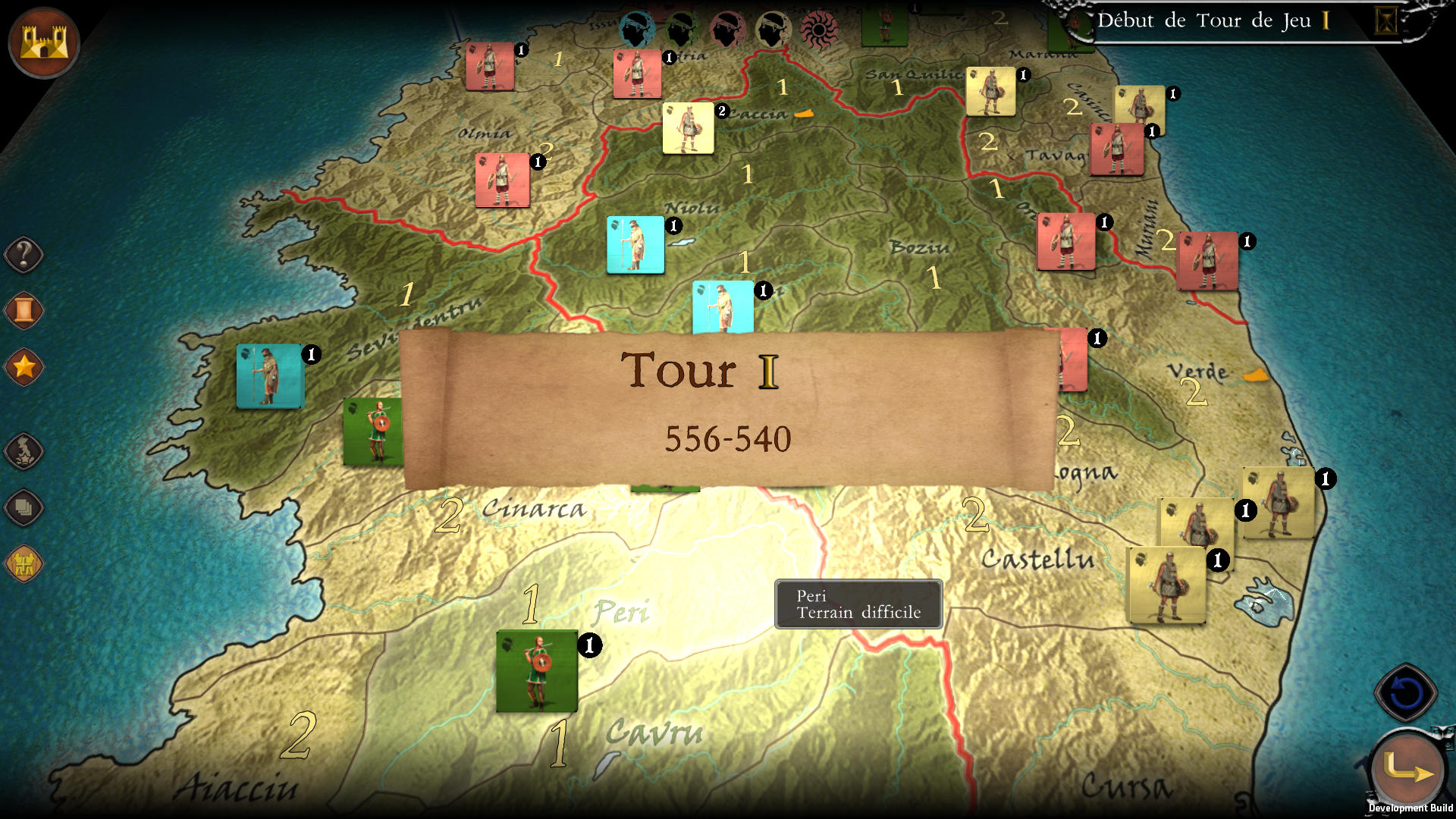This screenshot has height=819, width=1456.
Task: Click the hourglass icon next to turn title
Action: point(1387,21)
